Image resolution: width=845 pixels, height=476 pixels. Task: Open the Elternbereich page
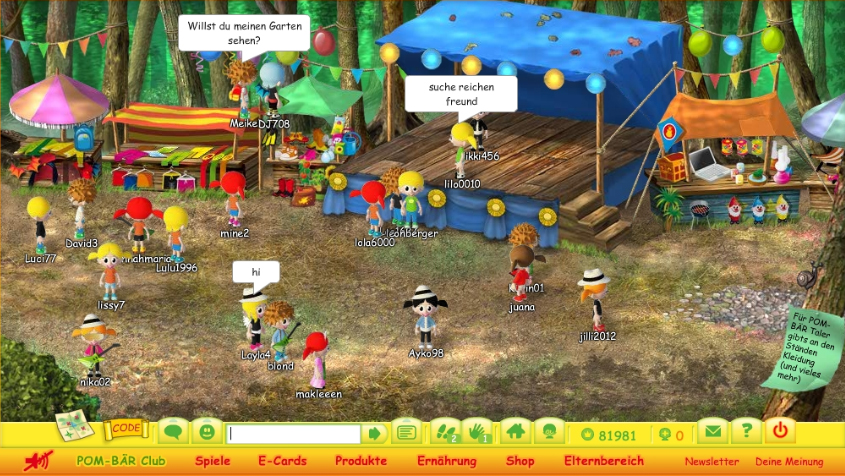coord(604,461)
